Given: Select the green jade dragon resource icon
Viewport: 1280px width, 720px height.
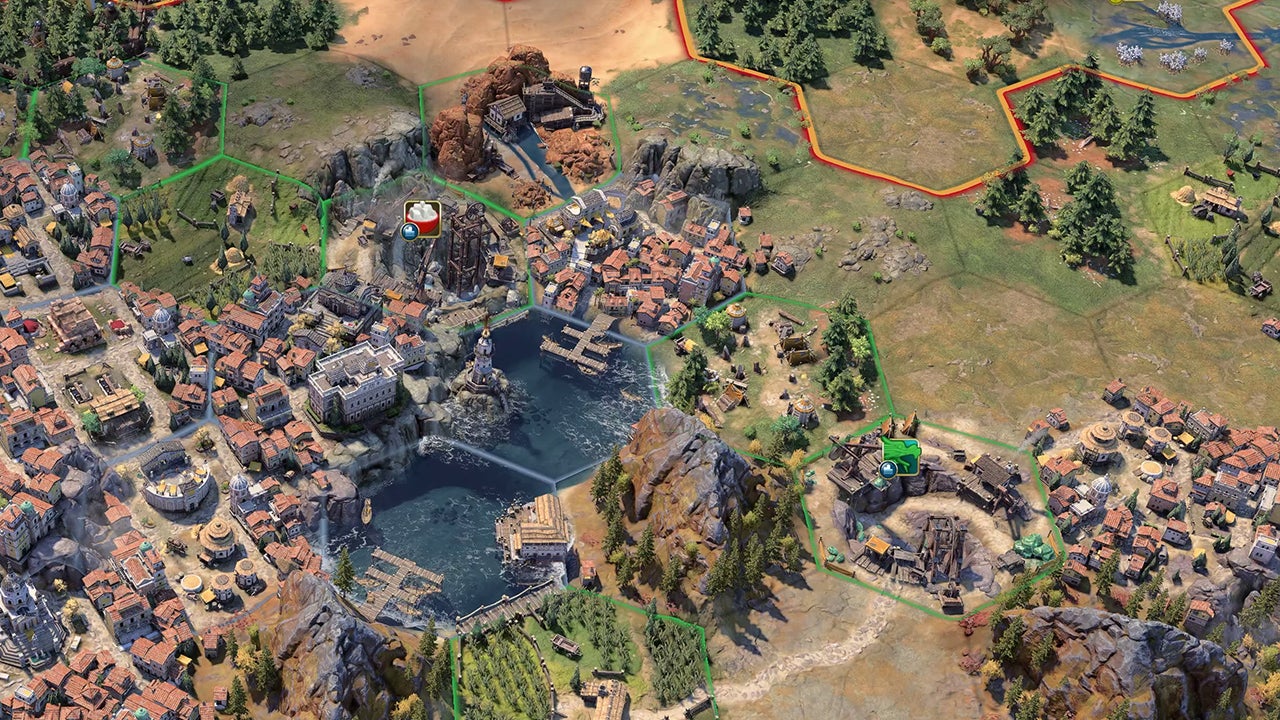Looking at the screenshot, I should tap(901, 455).
